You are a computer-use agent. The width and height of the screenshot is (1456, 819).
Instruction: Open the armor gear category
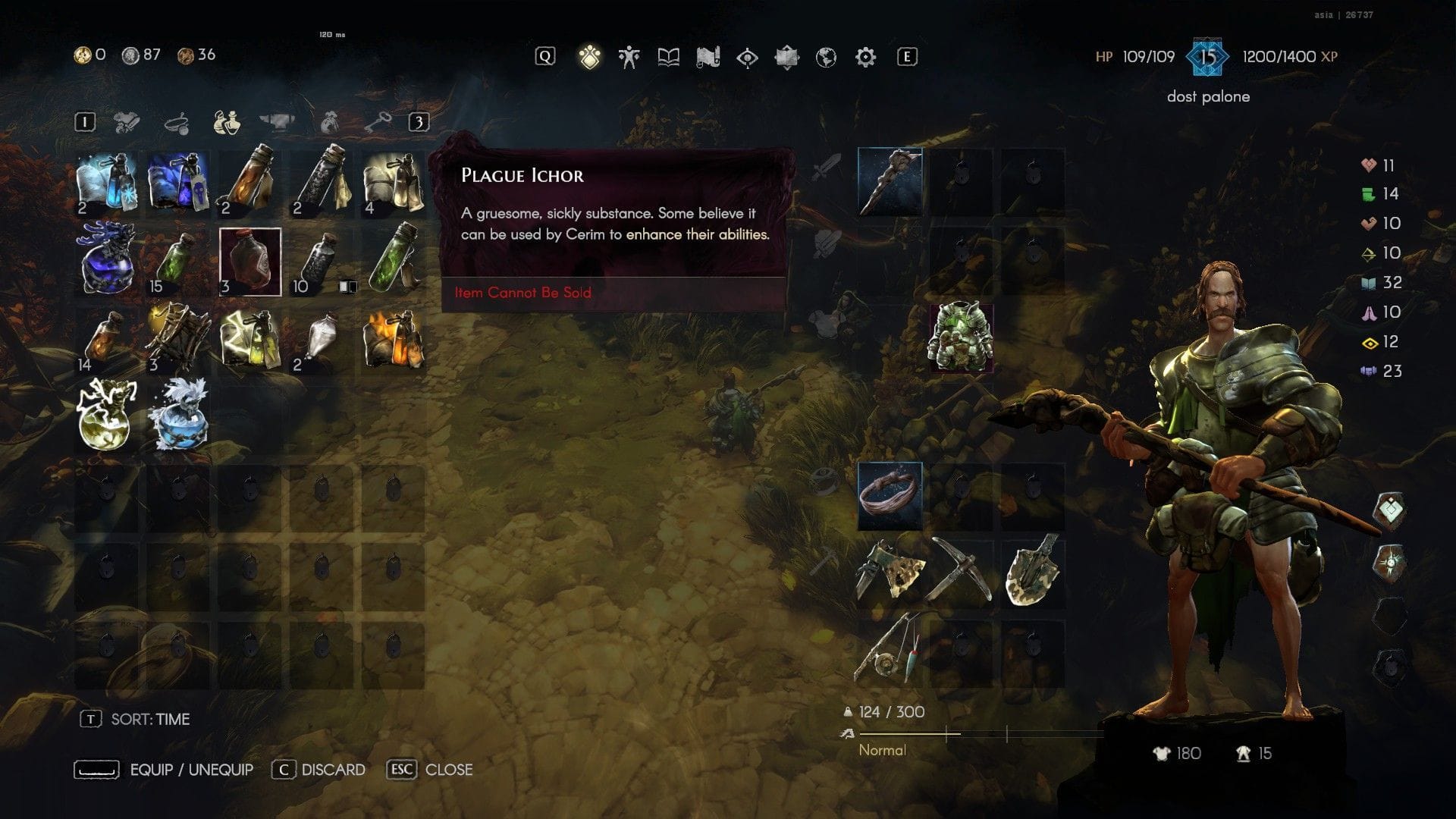pyautogui.click(x=127, y=121)
